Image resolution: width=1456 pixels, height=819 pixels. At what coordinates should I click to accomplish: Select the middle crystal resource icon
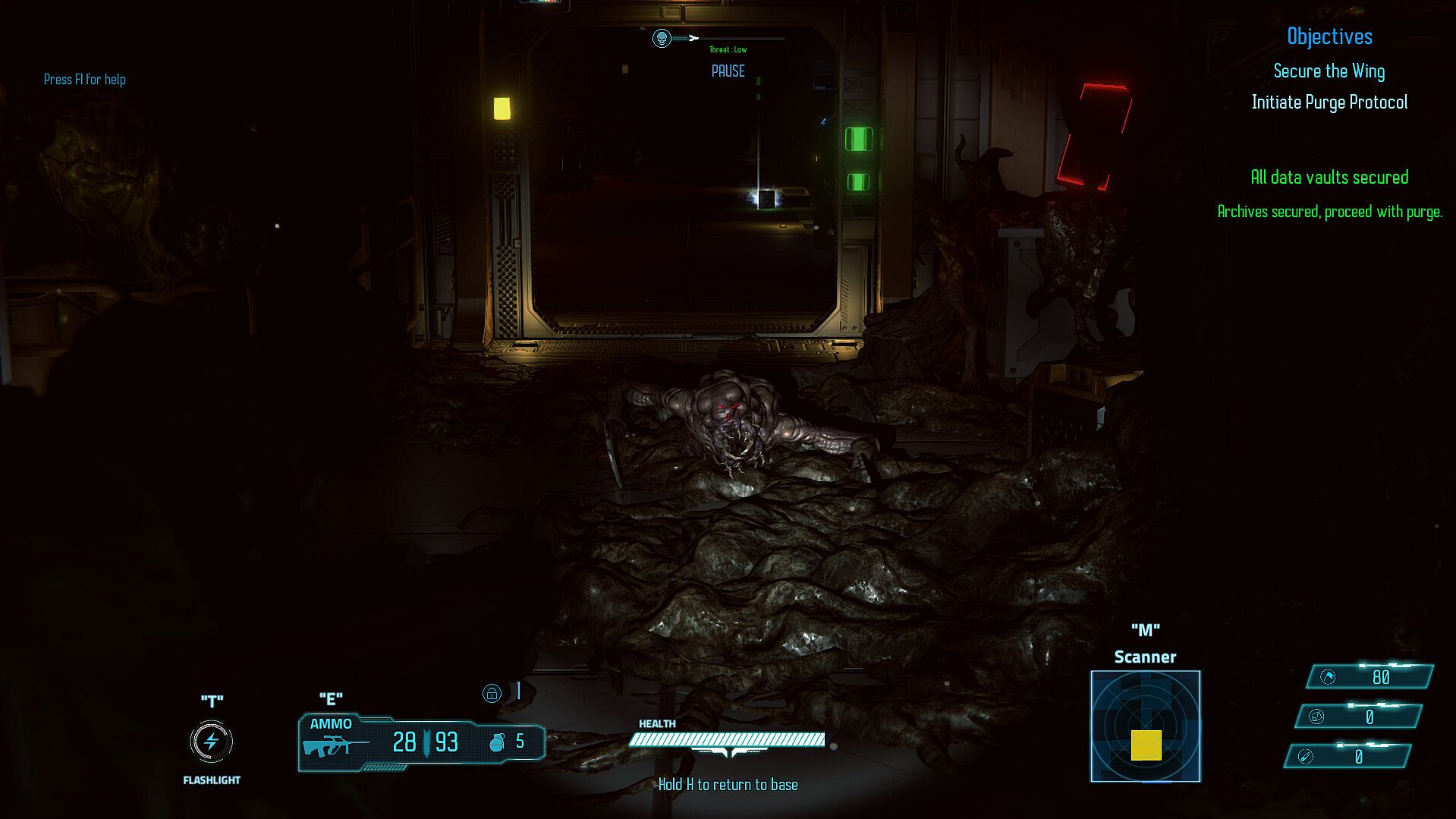point(1316,717)
